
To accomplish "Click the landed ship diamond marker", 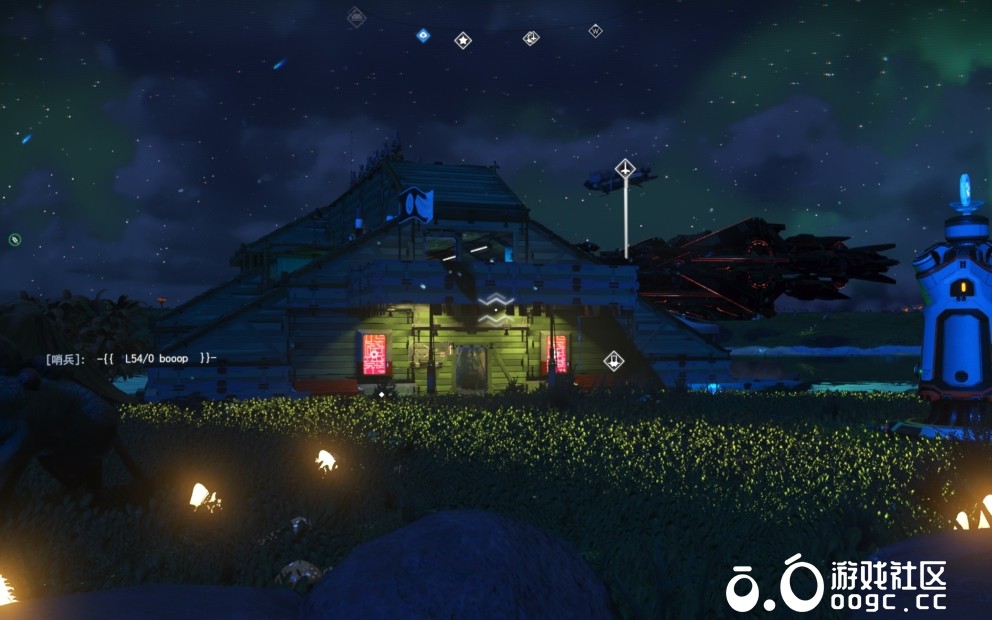I will pos(614,361).
